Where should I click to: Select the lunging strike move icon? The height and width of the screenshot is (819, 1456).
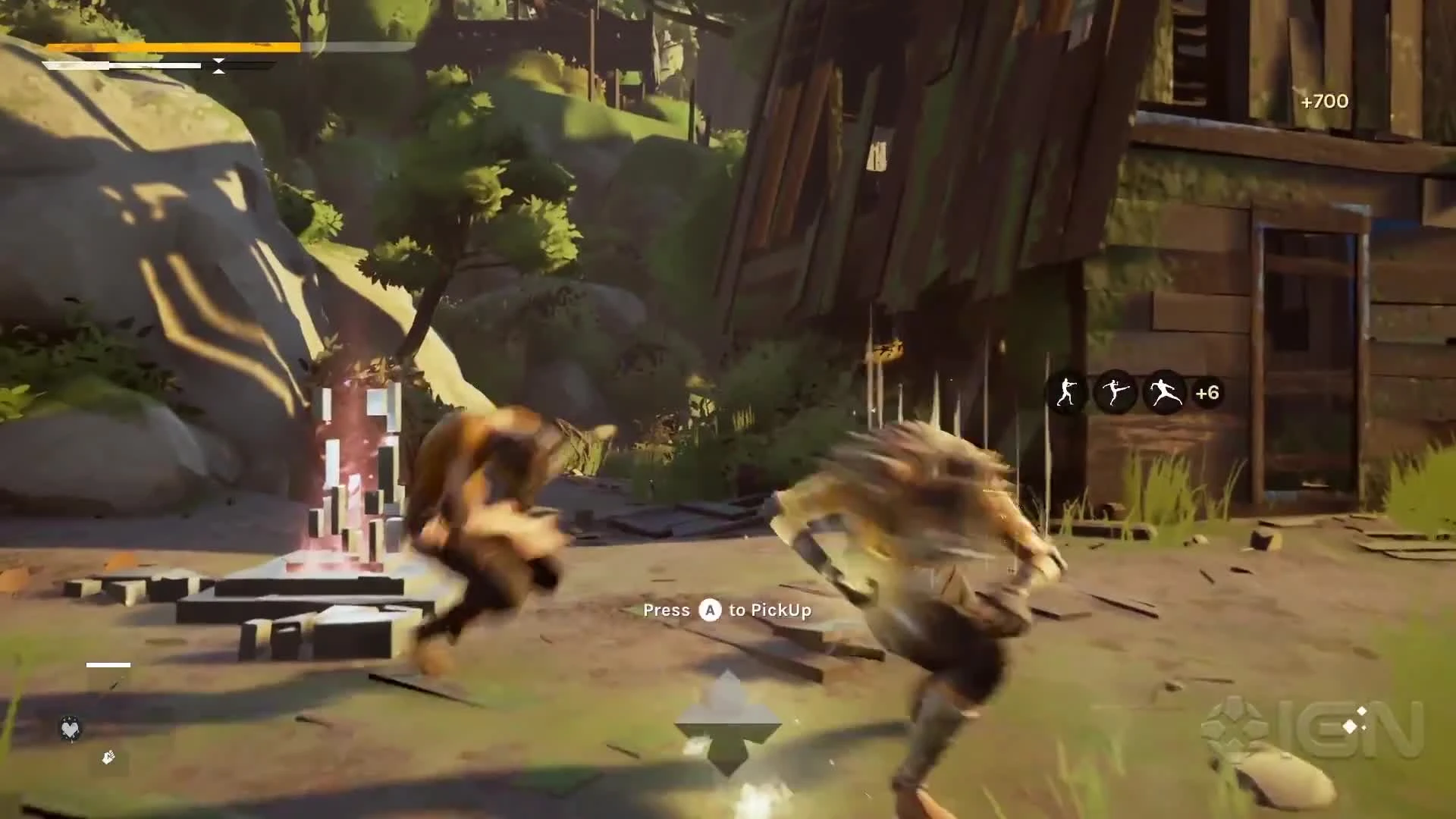click(x=1163, y=391)
